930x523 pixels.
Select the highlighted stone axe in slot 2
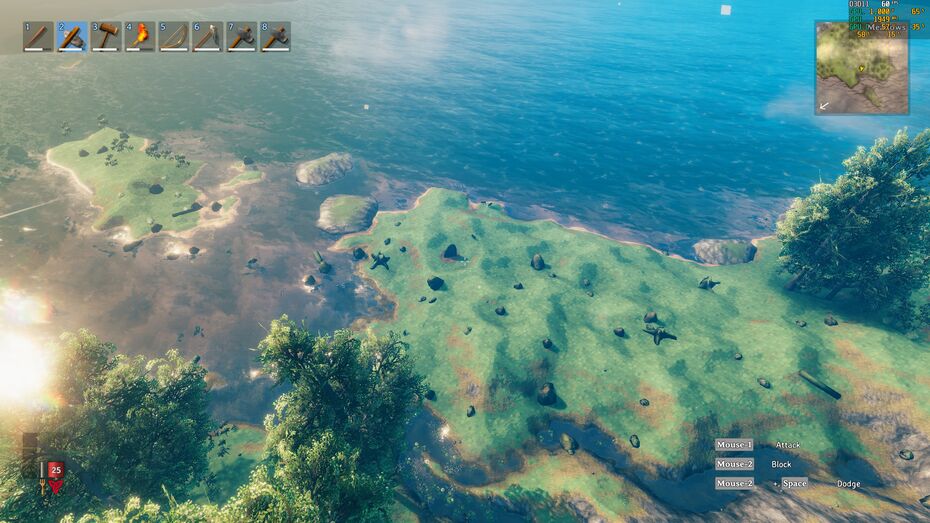[x=72, y=37]
